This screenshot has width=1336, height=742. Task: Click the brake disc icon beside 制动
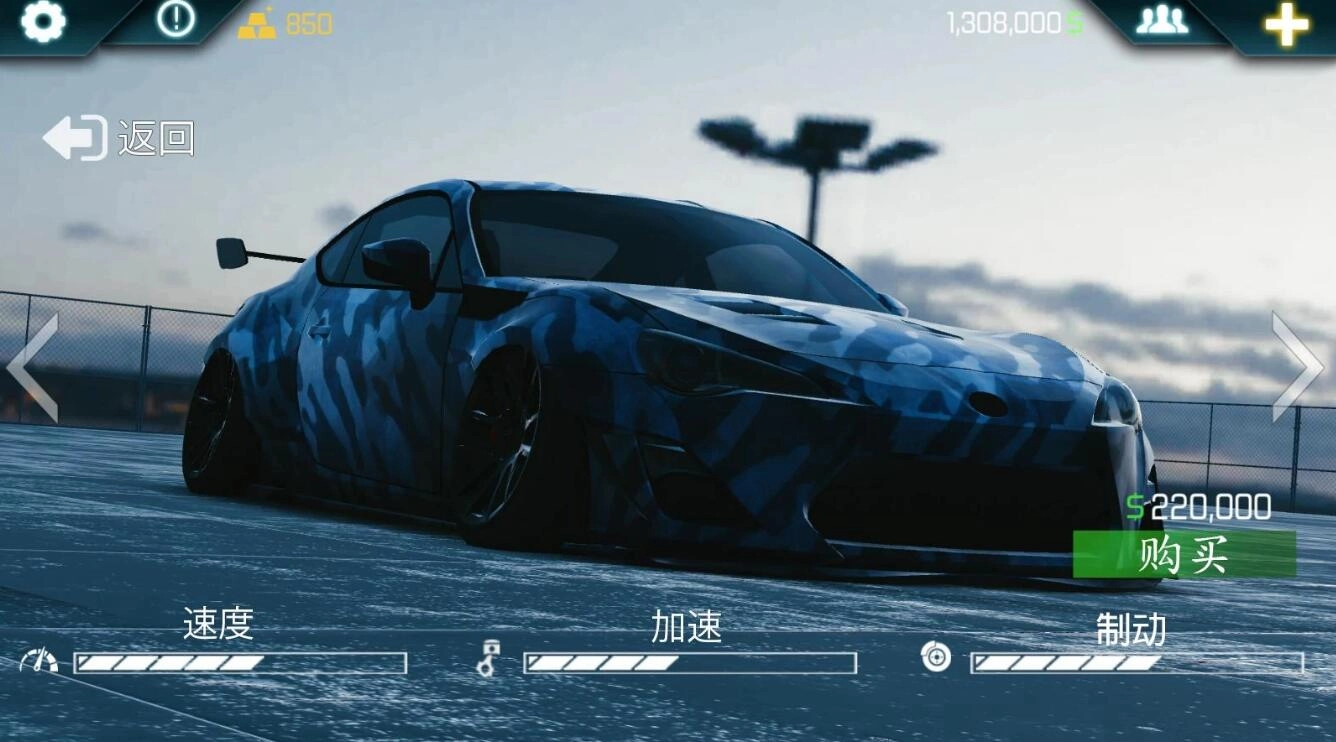click(934, 659)
